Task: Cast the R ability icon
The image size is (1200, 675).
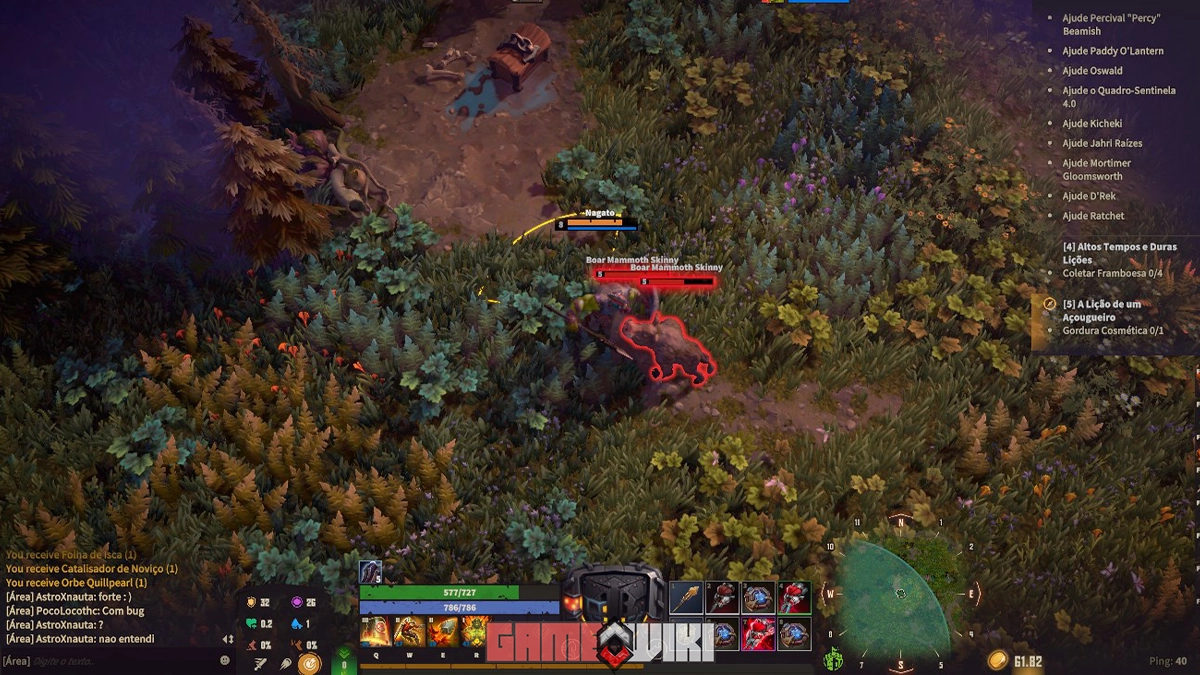Action: [x=474, y=631]
